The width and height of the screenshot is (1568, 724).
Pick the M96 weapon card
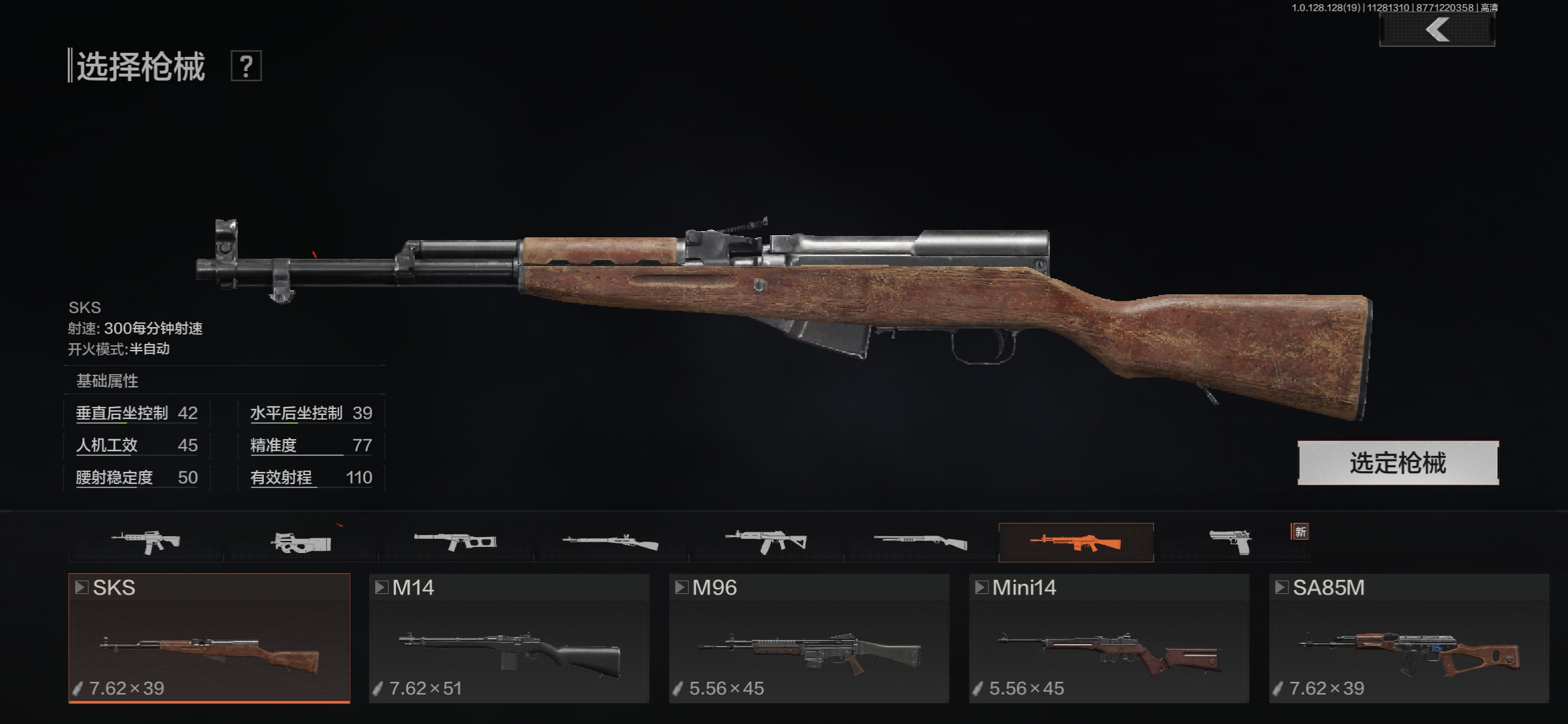pos(809,638)
